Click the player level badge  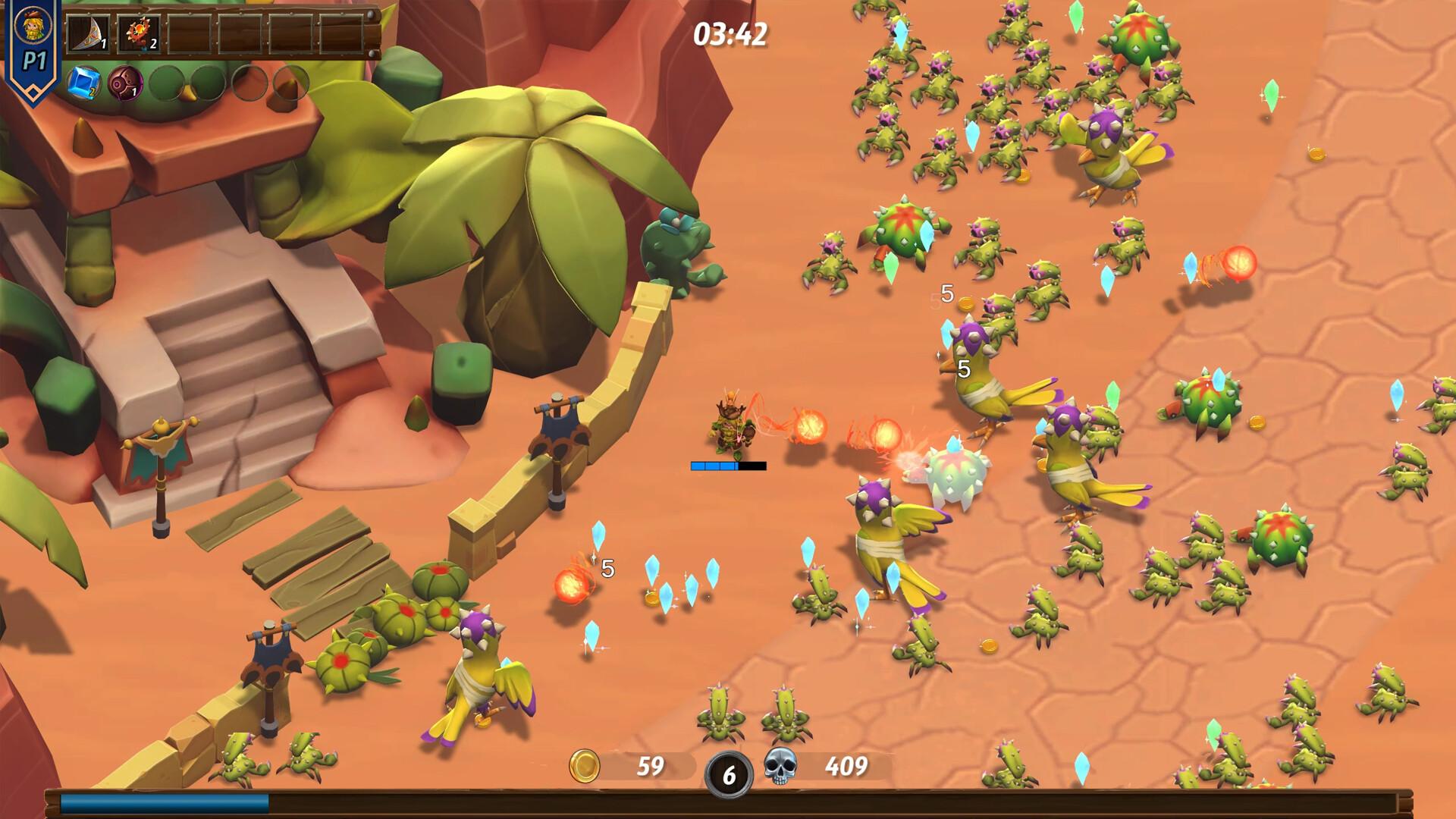(x=729, y=774)
